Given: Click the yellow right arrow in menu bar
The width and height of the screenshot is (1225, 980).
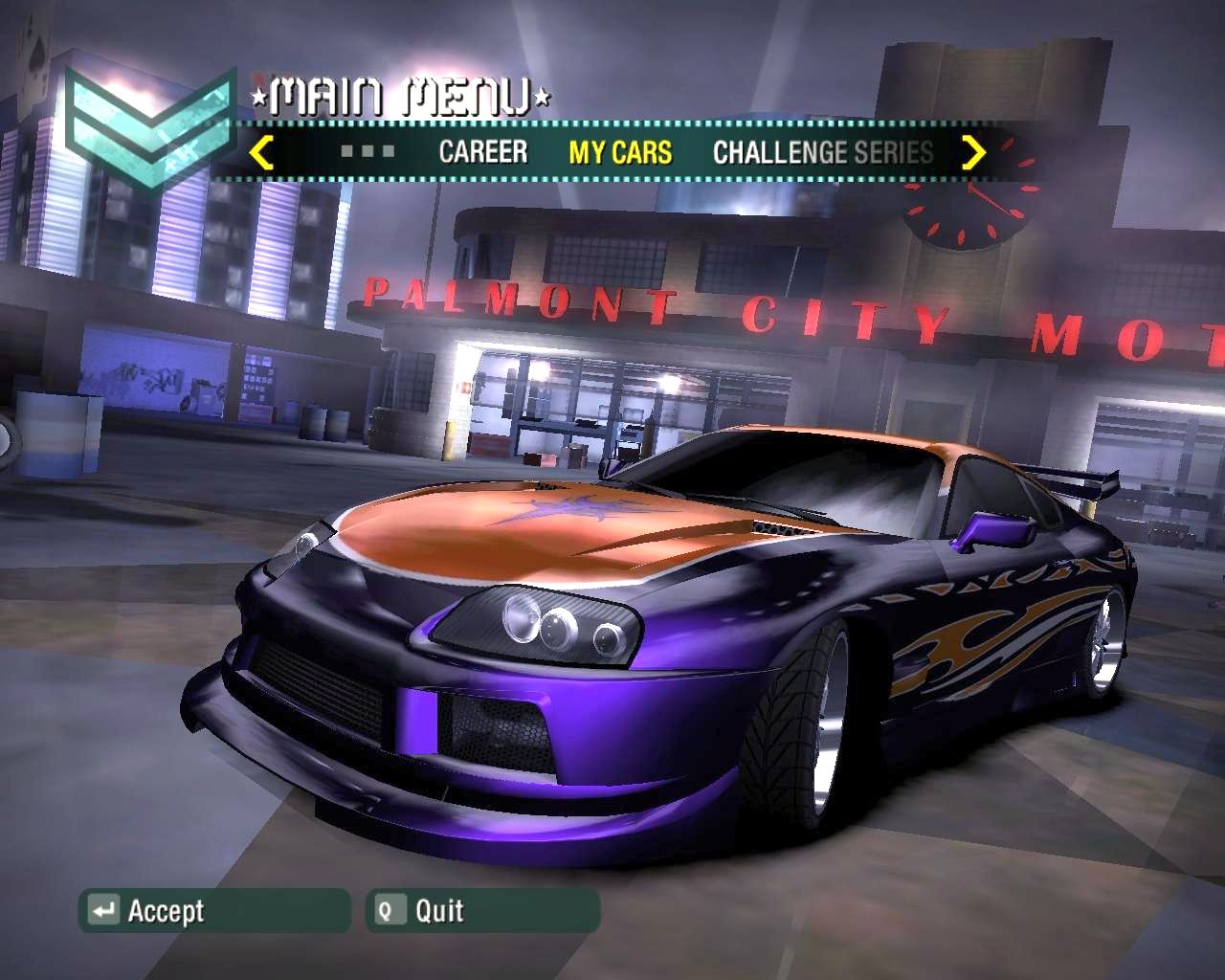Looking at the screenshot, I should [973, 152].
